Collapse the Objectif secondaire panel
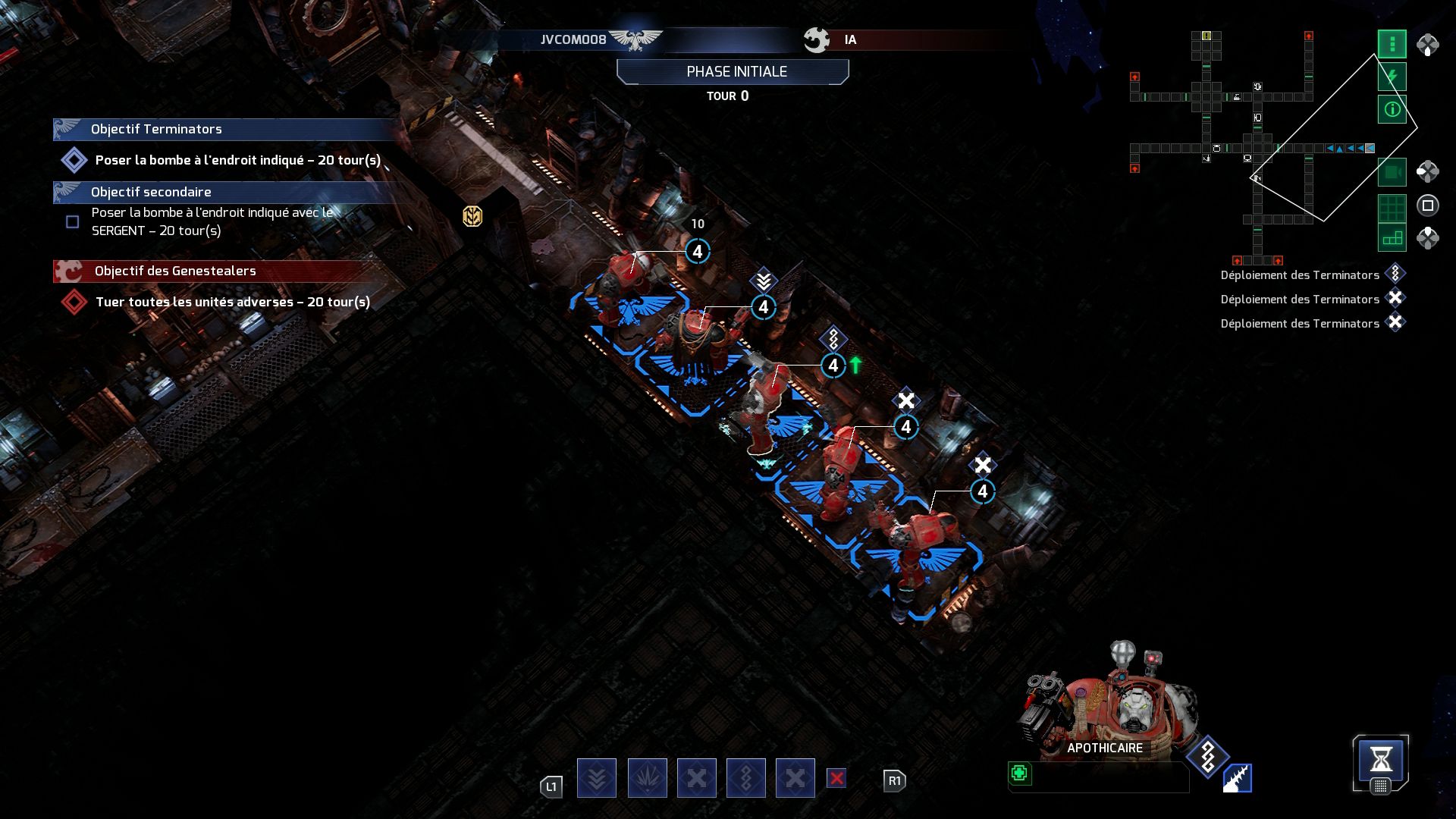Viewport: 1456px width, 819px height. pos(220,192)
